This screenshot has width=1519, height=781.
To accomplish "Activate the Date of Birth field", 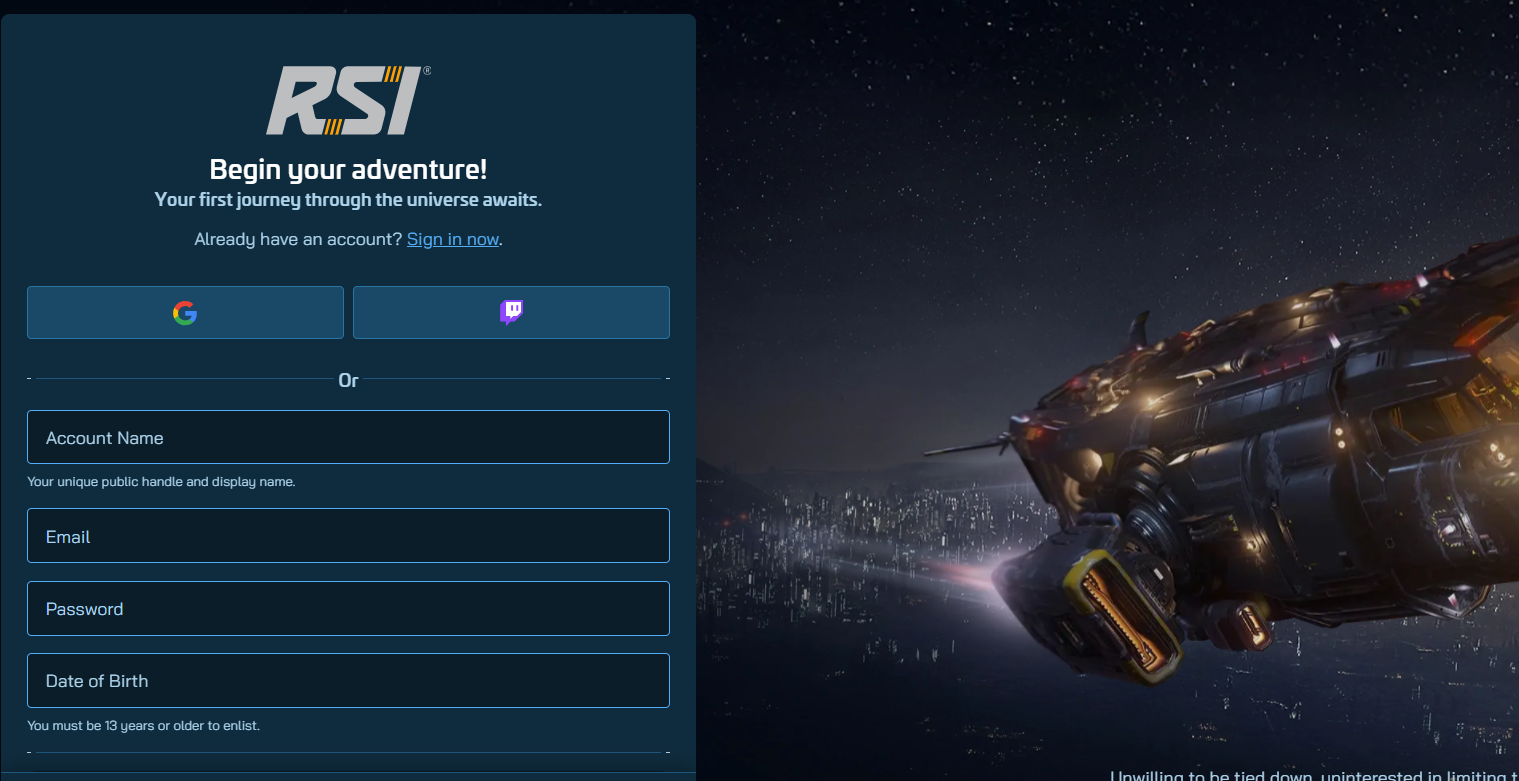I will pyautogui.click(x=348, y=681).
